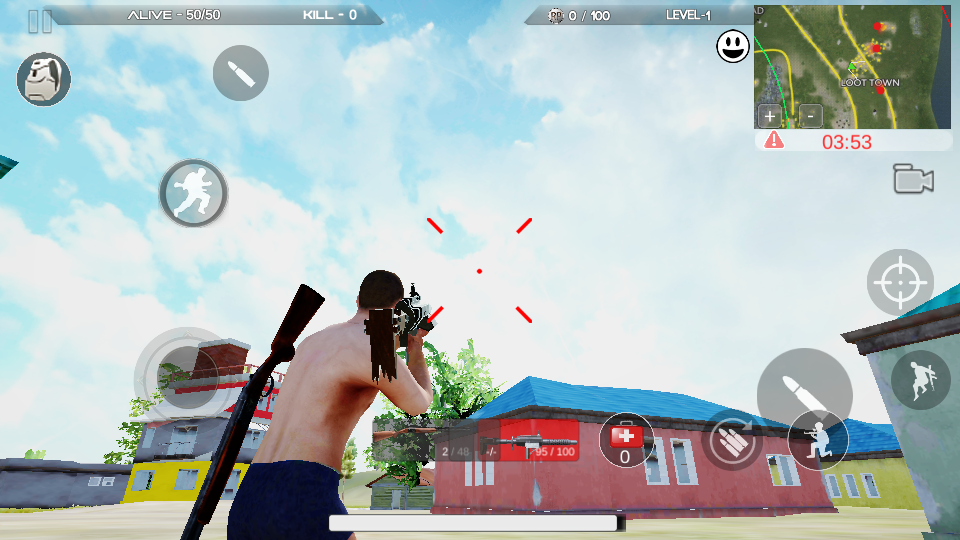Open the backpack inventory

pos(44,80)
